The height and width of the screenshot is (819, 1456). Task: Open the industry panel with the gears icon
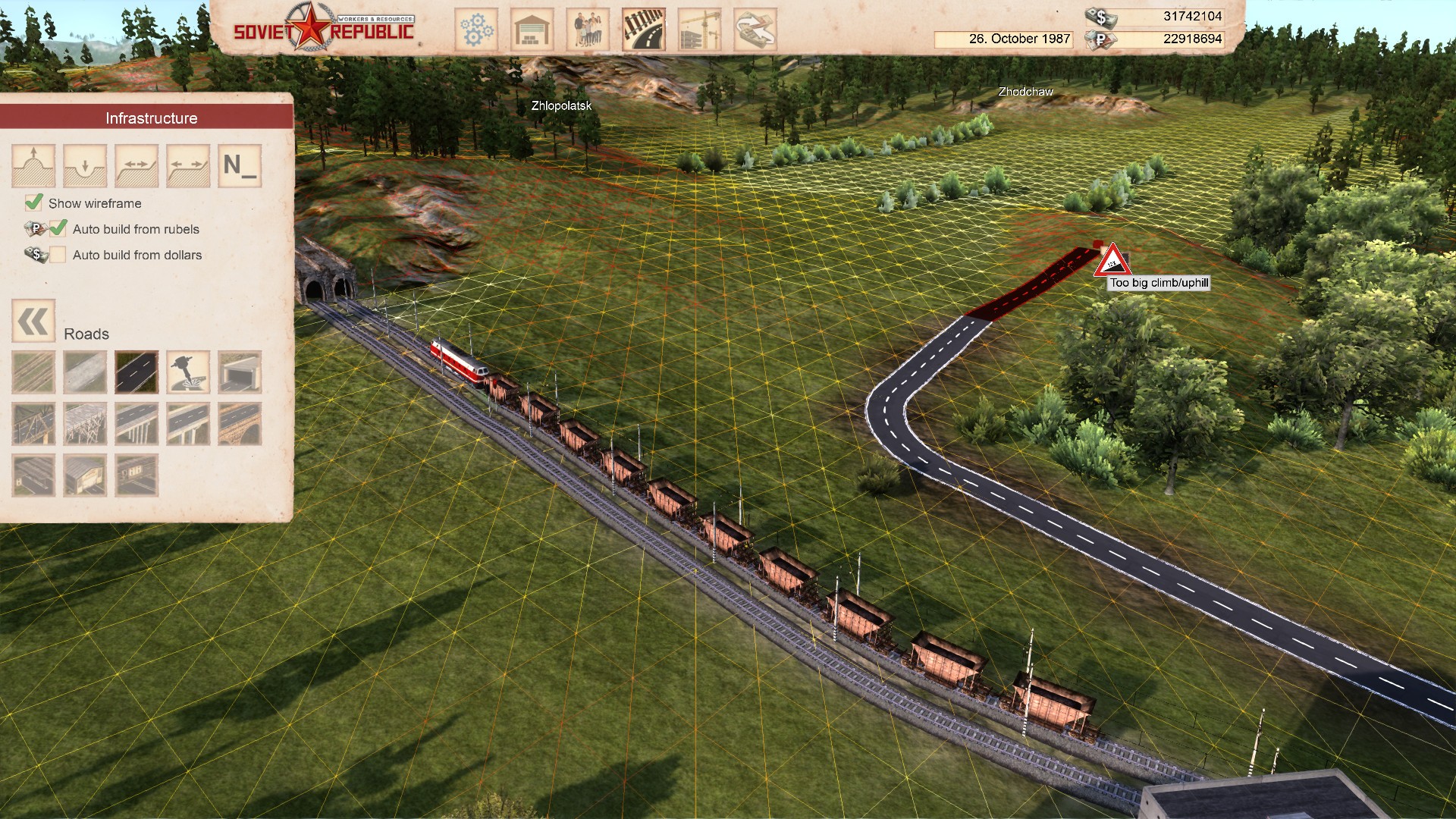(x=475, y=28)
